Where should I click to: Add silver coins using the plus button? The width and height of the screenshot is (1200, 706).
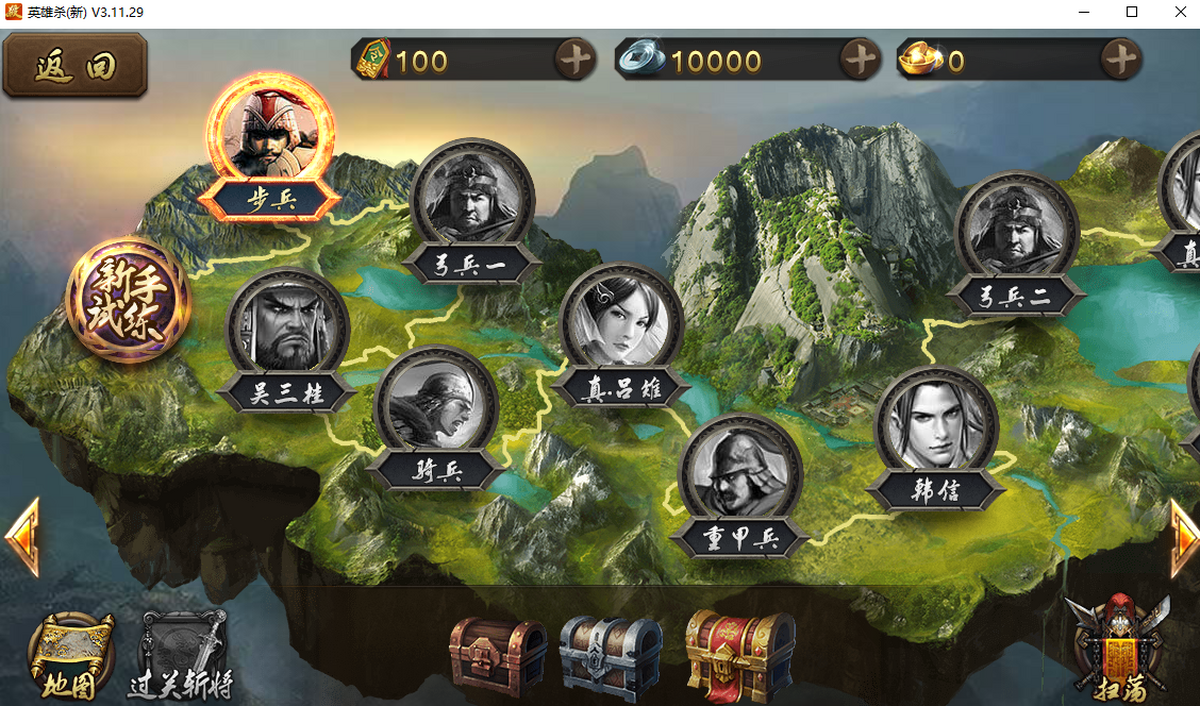[x=859, y=61]
